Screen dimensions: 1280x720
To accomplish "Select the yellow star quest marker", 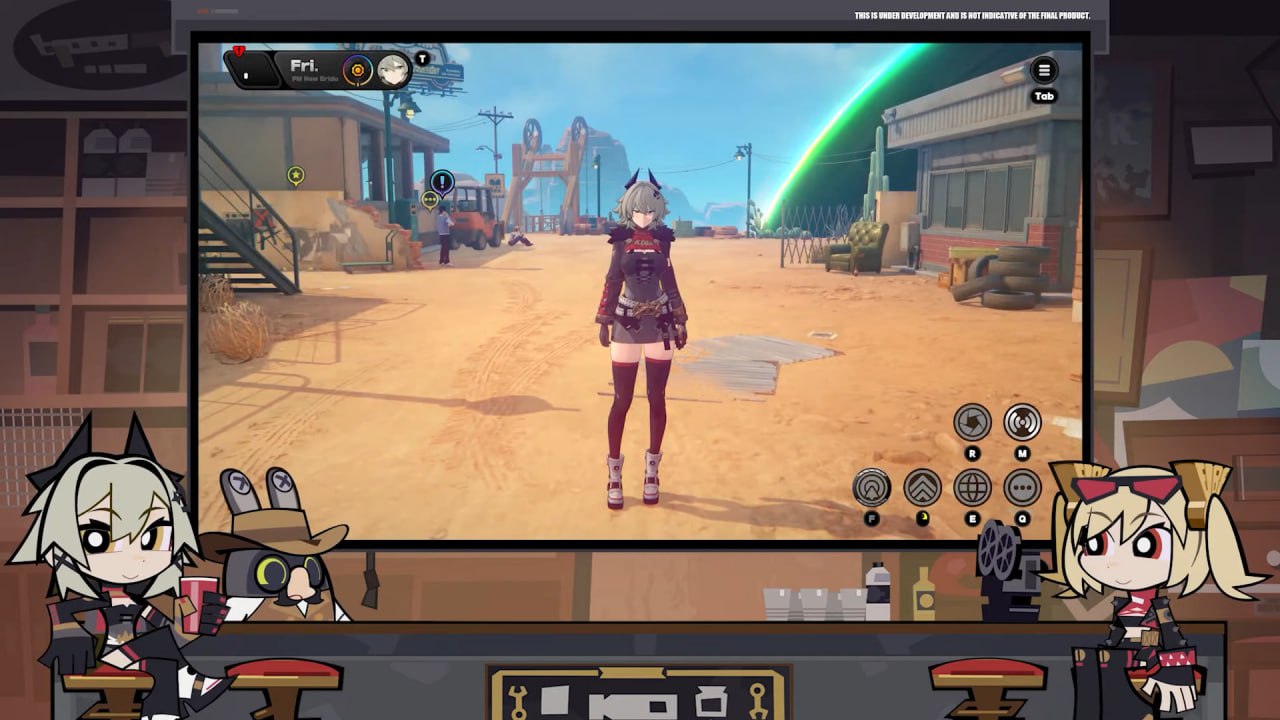I will 296,176.
